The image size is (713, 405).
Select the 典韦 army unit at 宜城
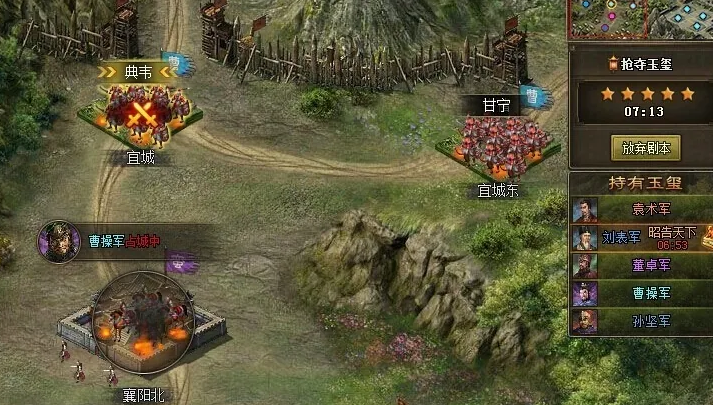139,112
